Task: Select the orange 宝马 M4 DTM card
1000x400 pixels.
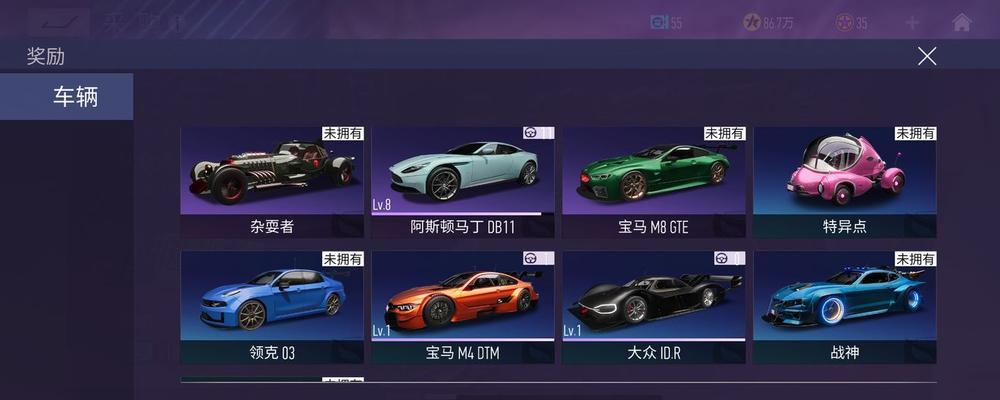Action: coord(463,306)
